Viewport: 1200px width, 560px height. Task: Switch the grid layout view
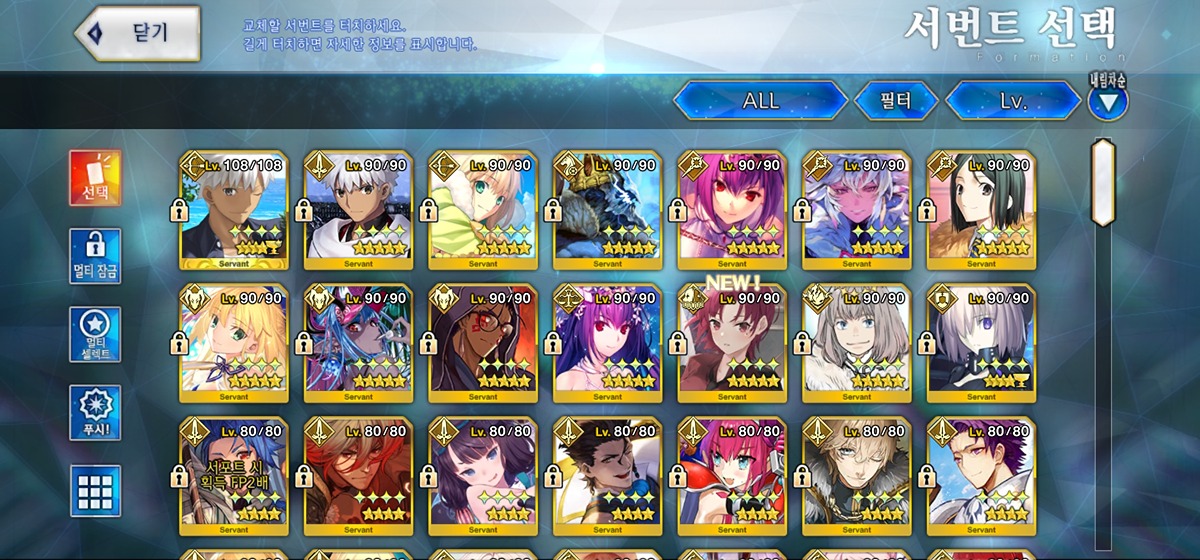95,491
